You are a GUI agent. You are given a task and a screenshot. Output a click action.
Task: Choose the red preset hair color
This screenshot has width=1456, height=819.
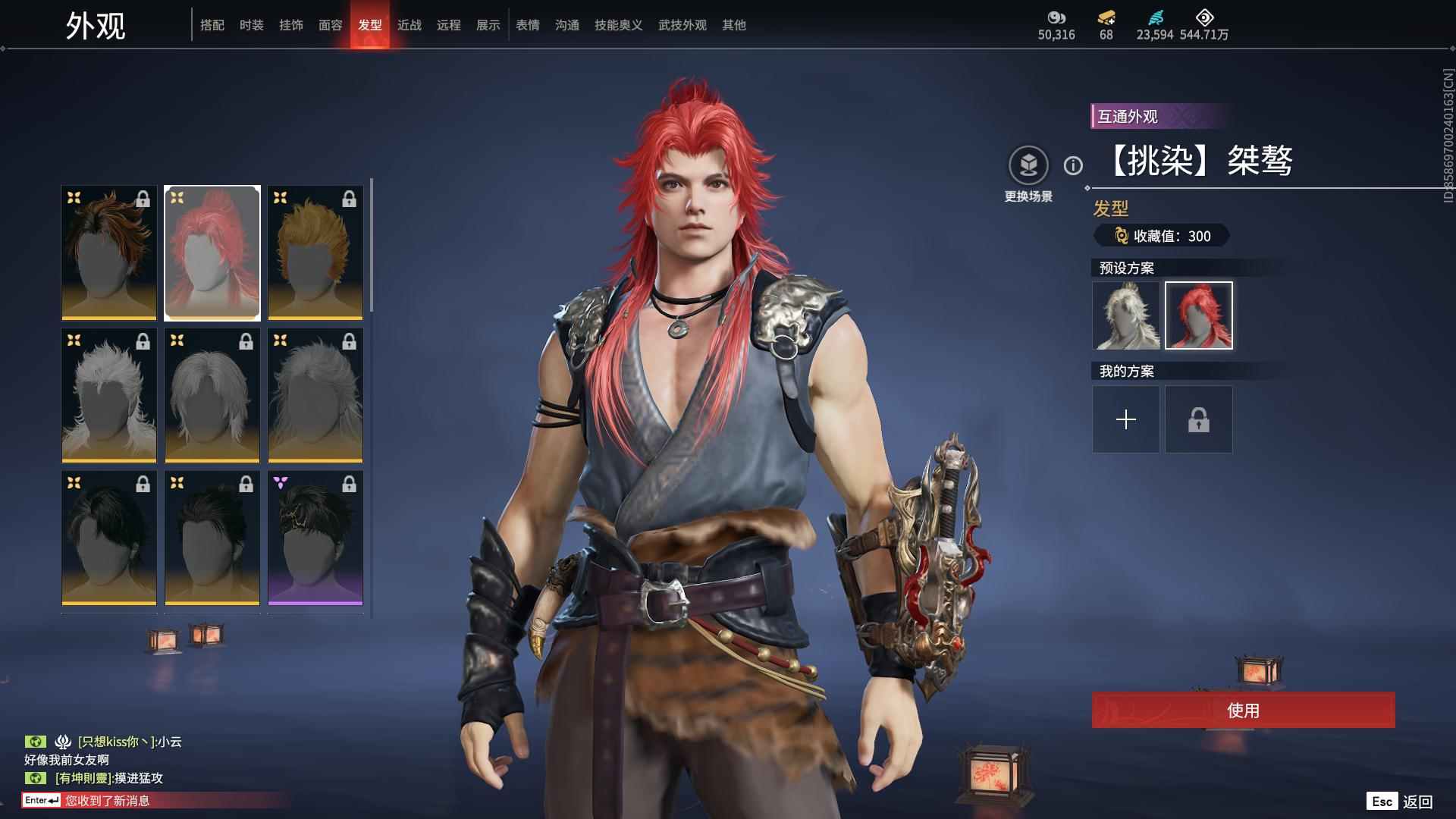click(x=1199, y=315)
